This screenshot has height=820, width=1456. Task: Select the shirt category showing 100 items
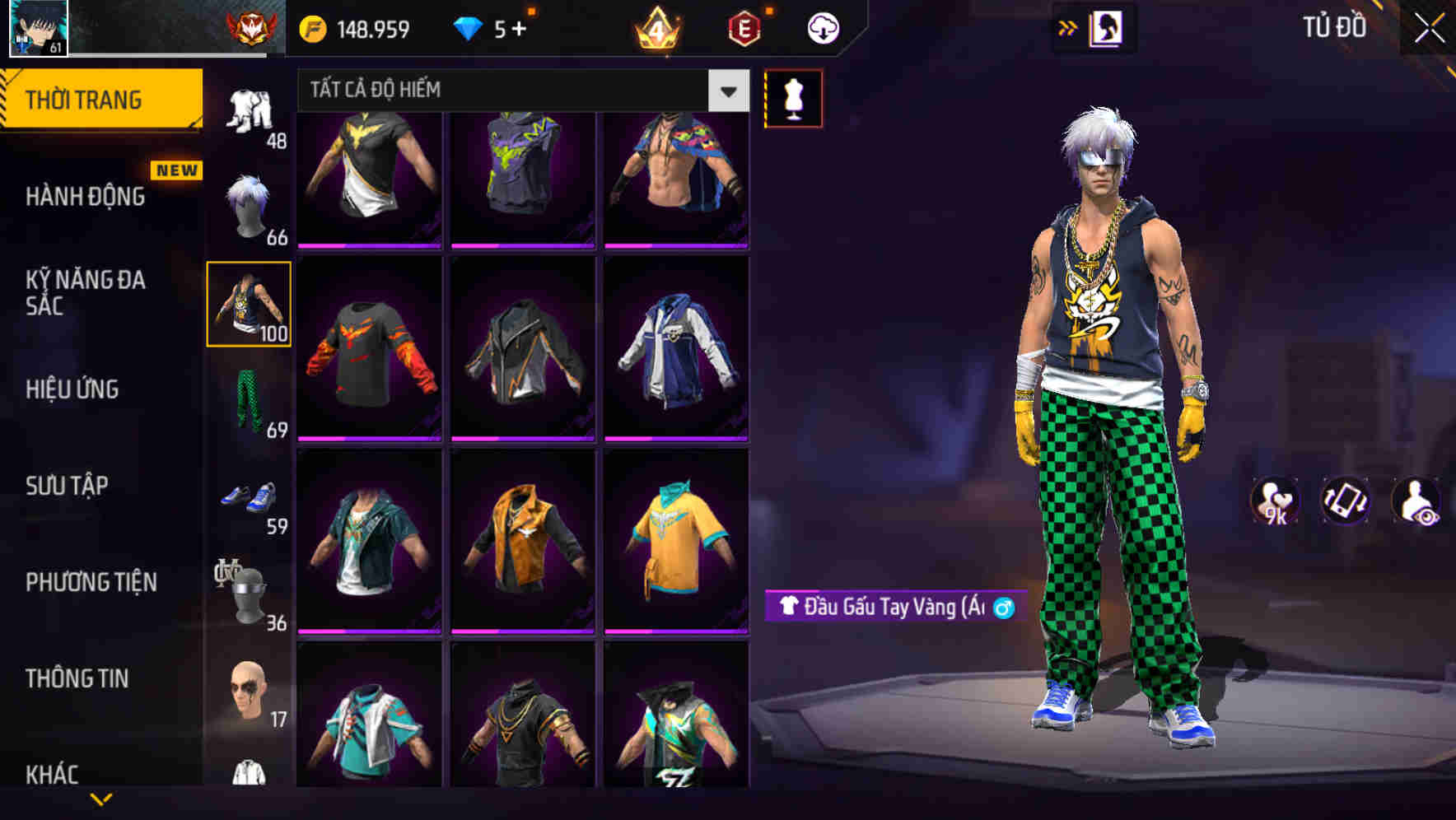tap(249, 303)
